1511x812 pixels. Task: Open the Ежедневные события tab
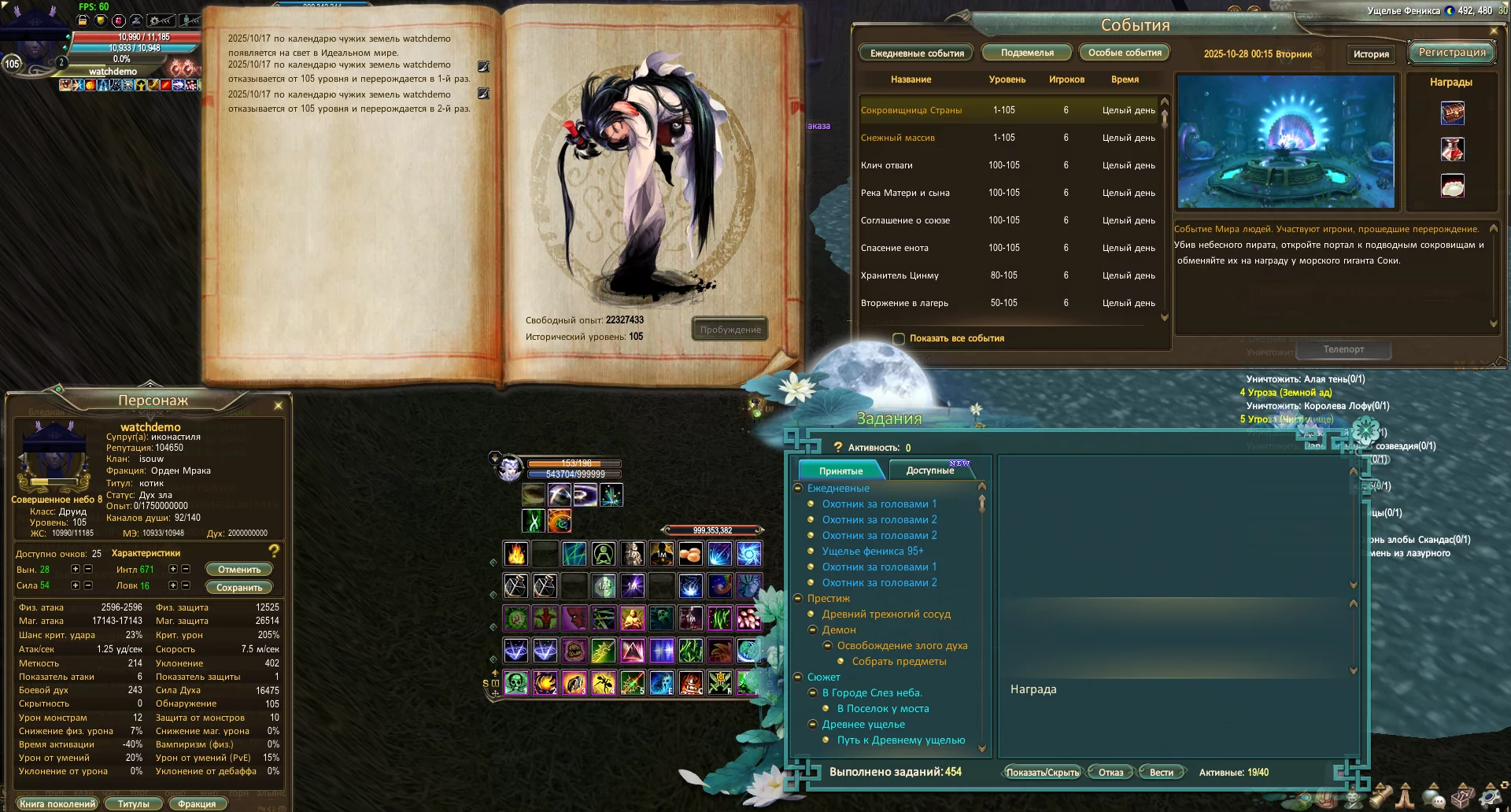pyautogui.click(x=917, y=54)
